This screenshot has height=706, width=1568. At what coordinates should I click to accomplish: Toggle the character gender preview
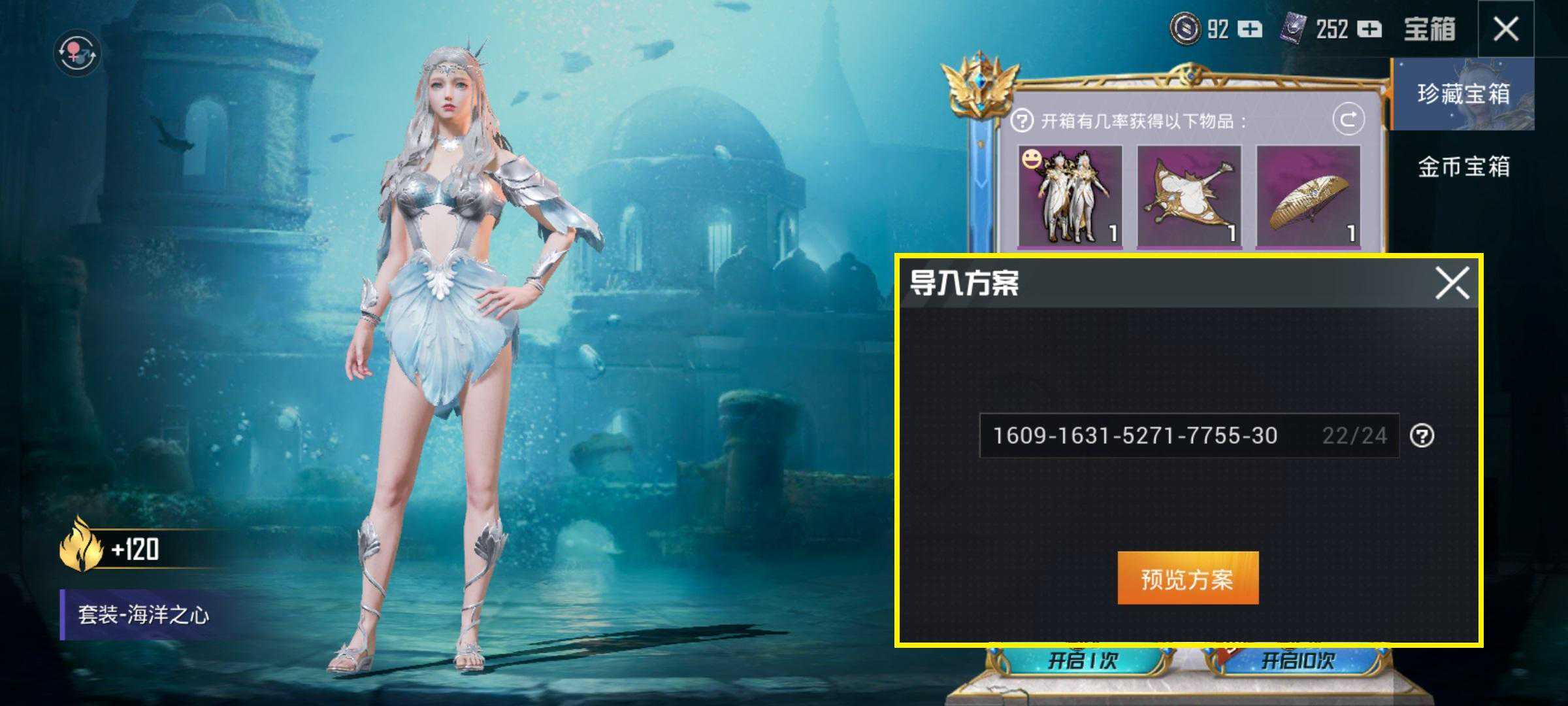[x=77, y=52]
